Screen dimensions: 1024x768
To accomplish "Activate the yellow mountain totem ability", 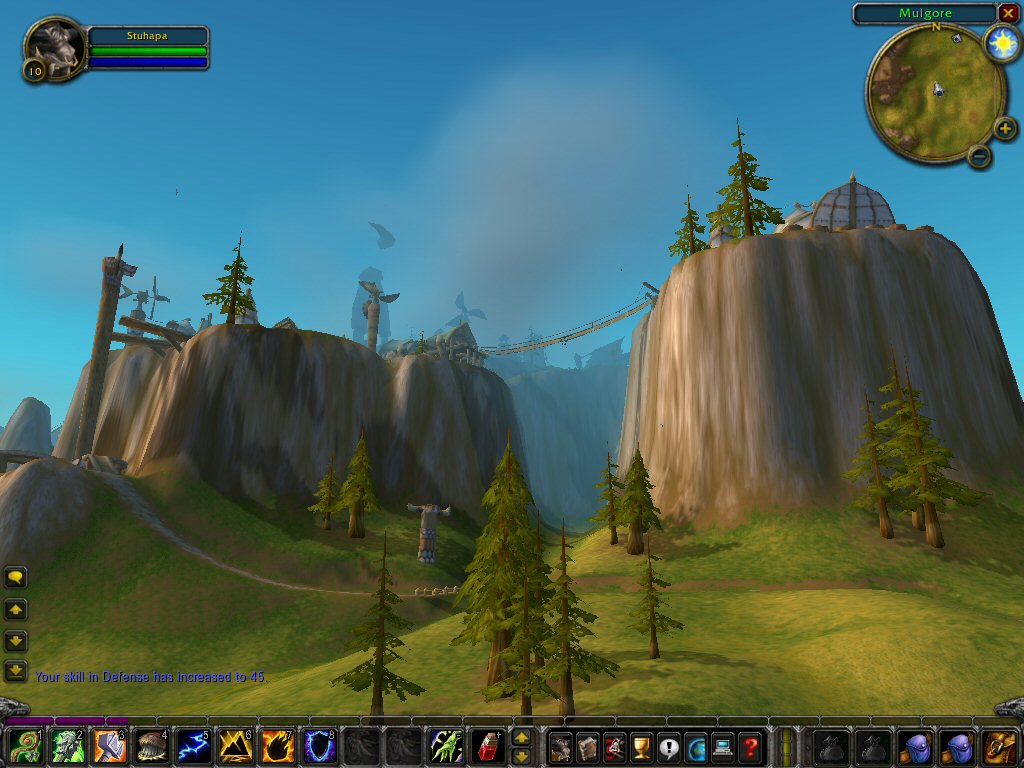I will [x=236, y=746].
